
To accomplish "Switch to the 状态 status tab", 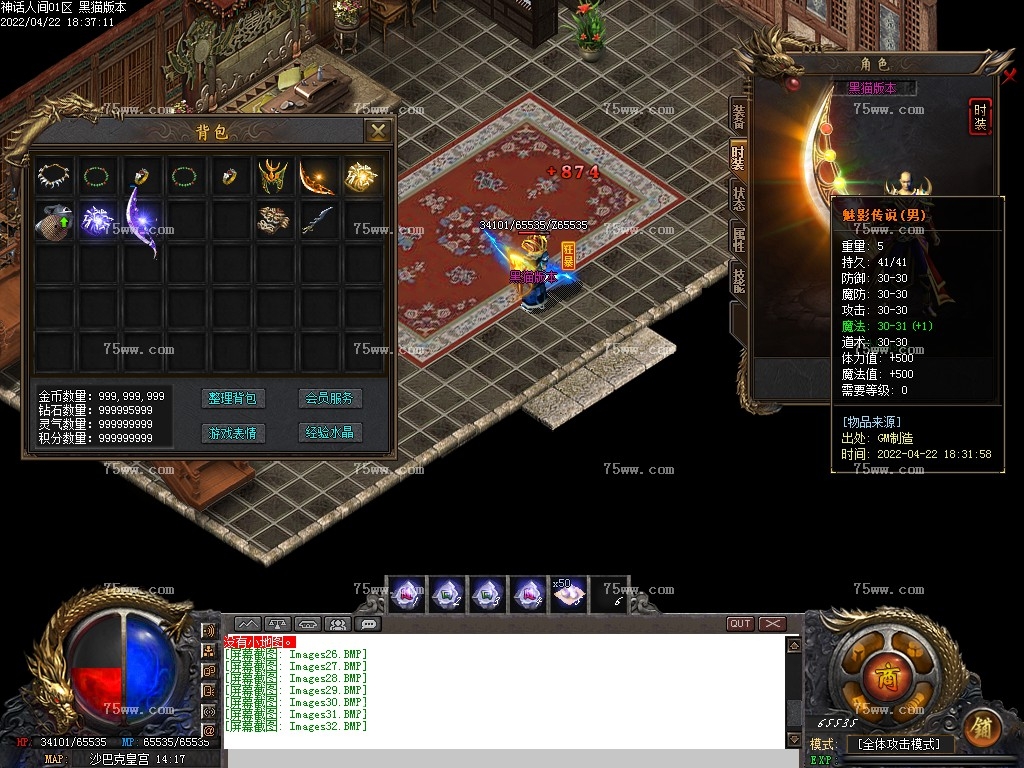I will point(738,197).
